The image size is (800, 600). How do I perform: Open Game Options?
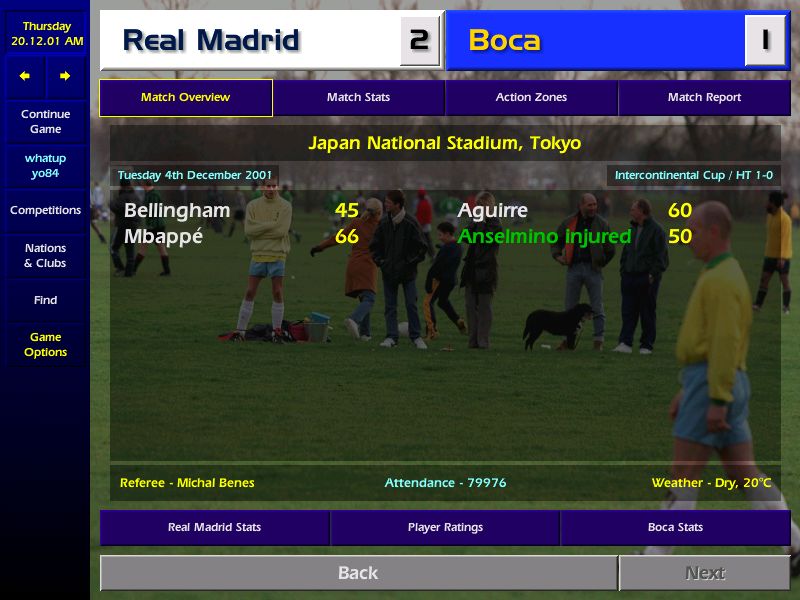click(45, 345)
